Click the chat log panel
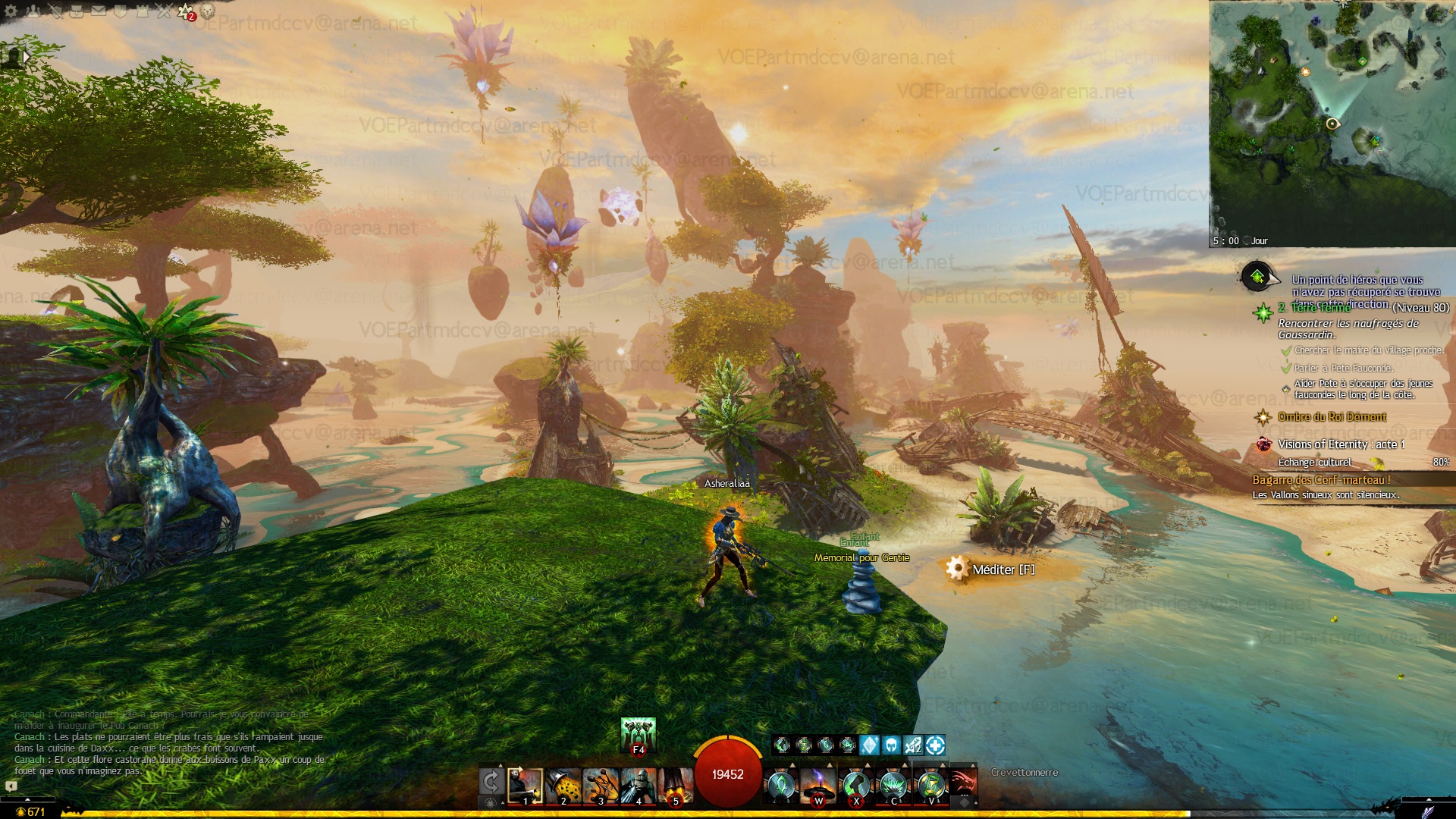The width and height of the screenshot is (1456, 819). [168, 743]
